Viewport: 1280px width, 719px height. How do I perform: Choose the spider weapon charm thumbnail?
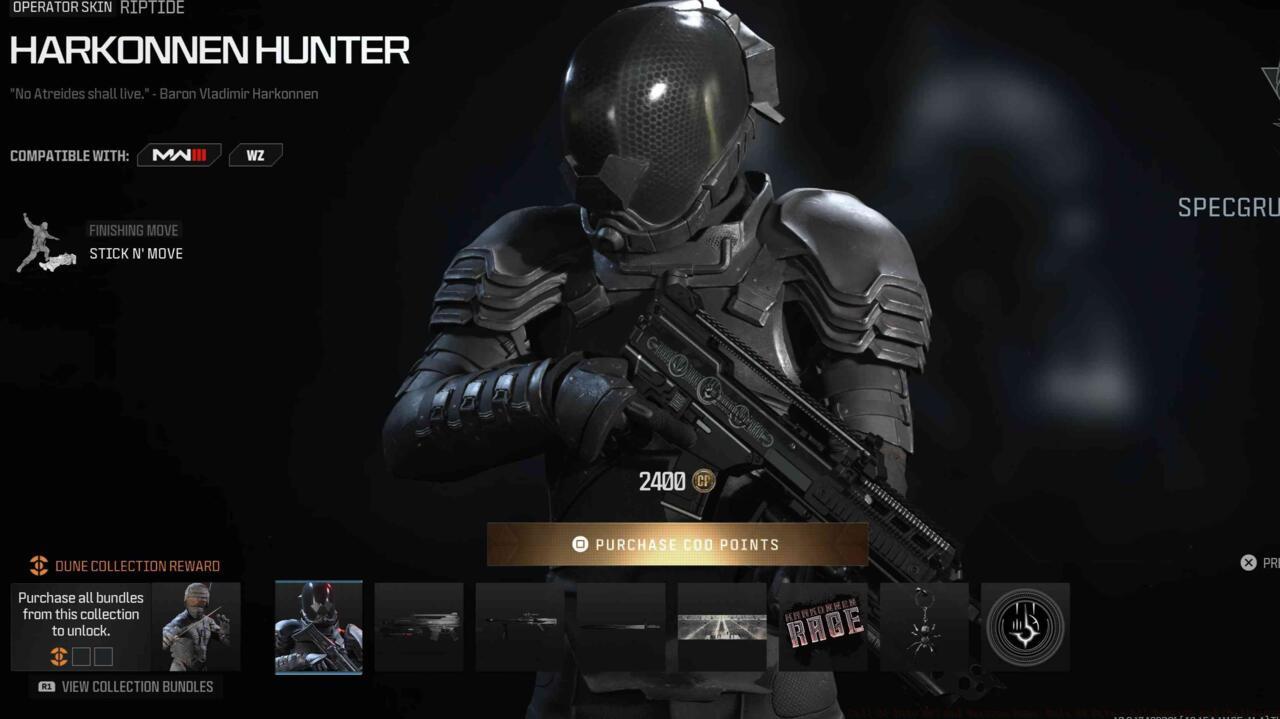pyautogui.click(x=924, y=627)
